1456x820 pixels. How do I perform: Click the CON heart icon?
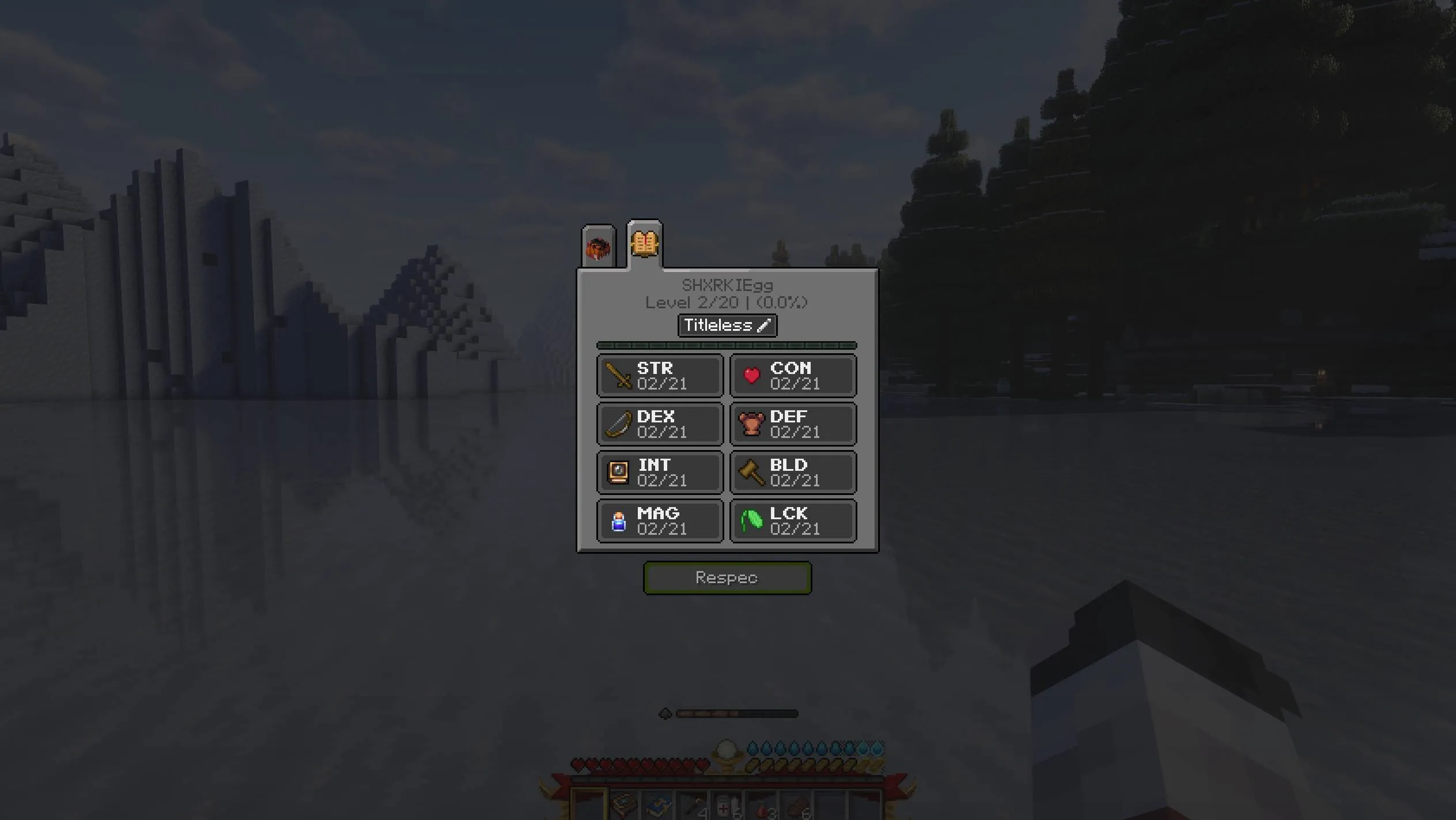tap(751, 376)
